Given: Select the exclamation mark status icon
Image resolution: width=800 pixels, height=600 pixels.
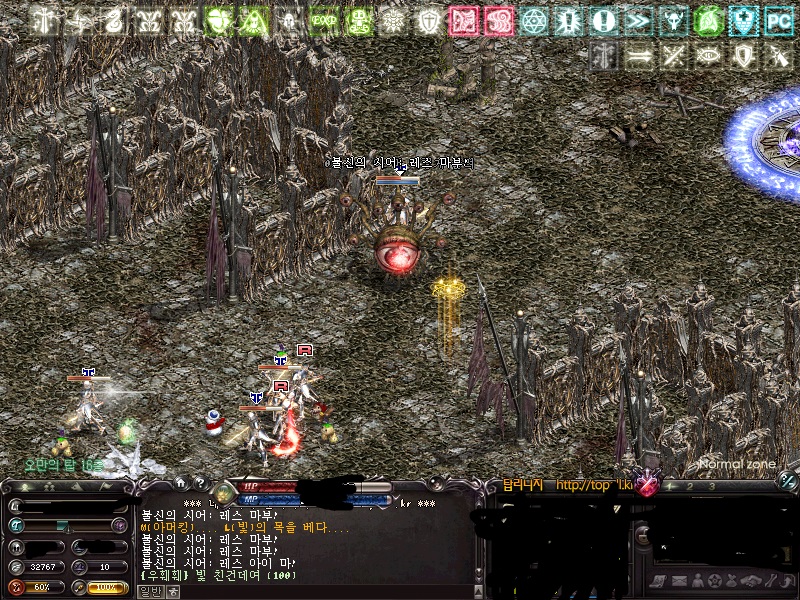Looking at the screenshot, I should [603, 19].
